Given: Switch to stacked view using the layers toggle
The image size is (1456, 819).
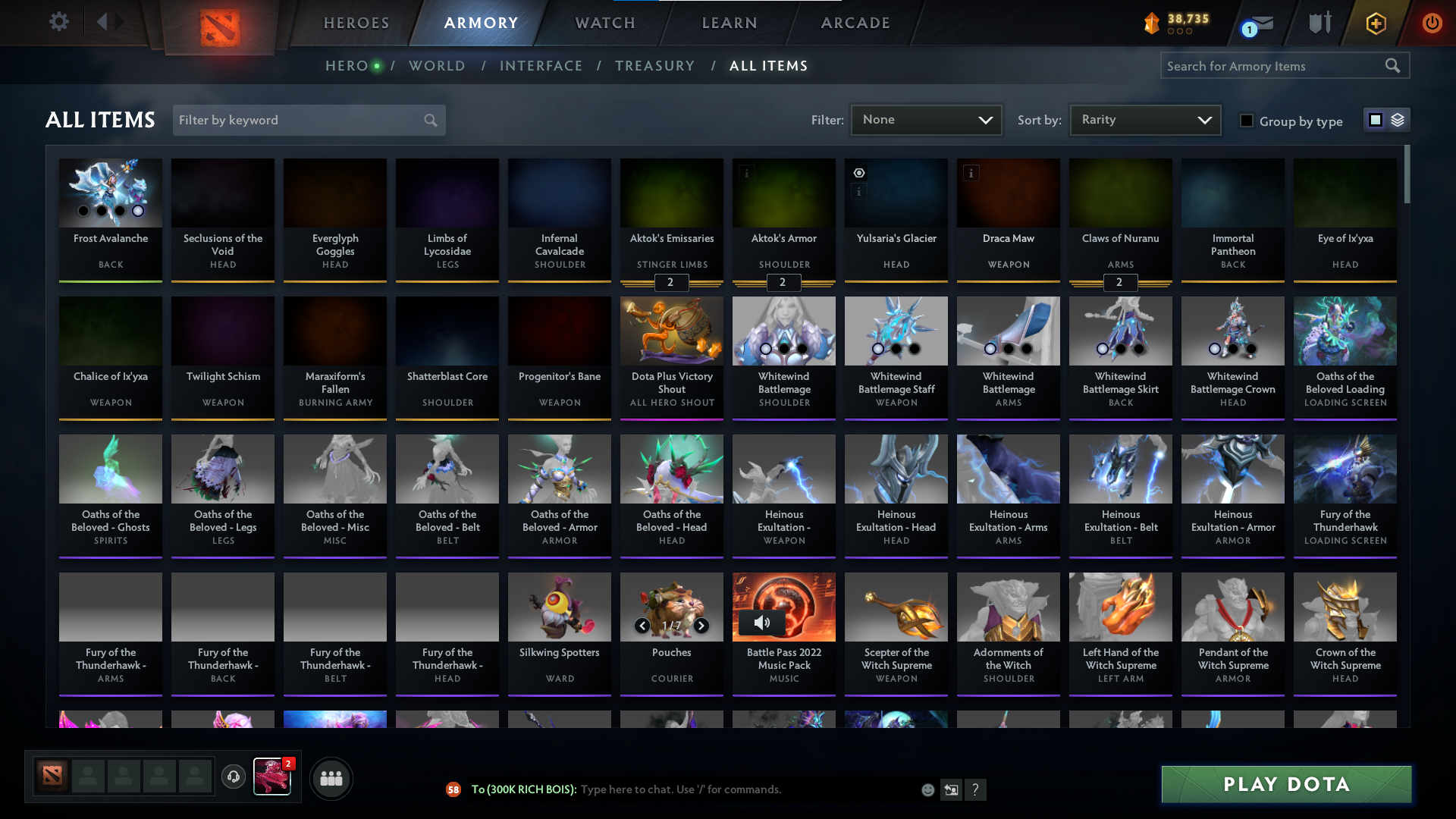Looking at the screenshot, I should [x=1399, y=120].
